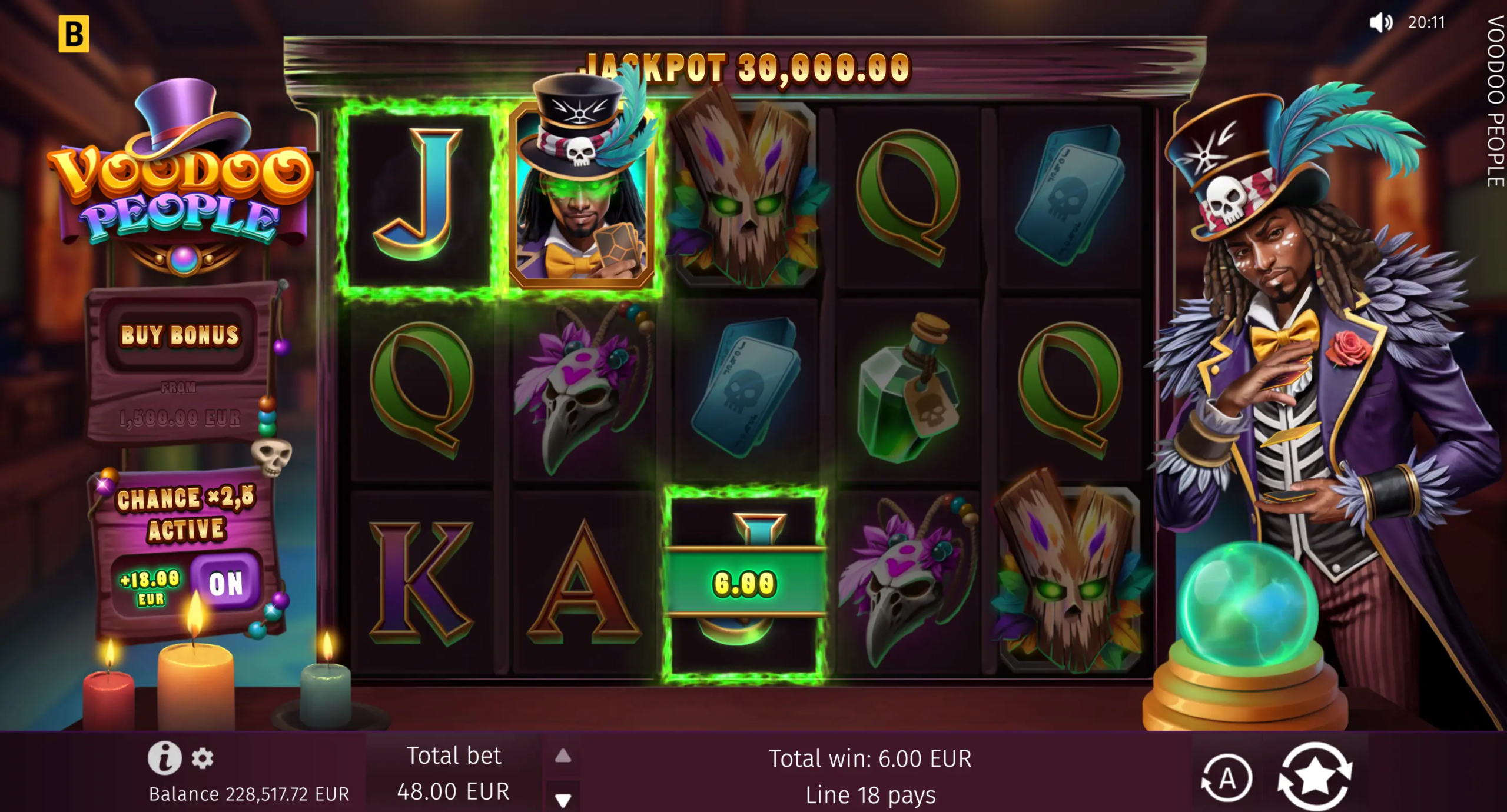Open settings via the gear icon
1507x812 pixels.
[x=203, y=758]
